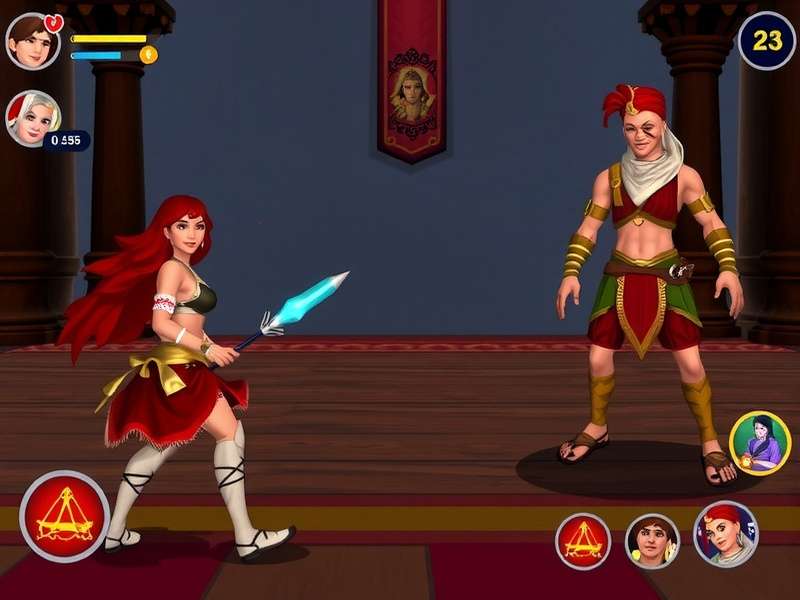This screenshot has height=600, width=800.
Task: Select the white-haired character portrait with red hat
Action: coord(32,118)
